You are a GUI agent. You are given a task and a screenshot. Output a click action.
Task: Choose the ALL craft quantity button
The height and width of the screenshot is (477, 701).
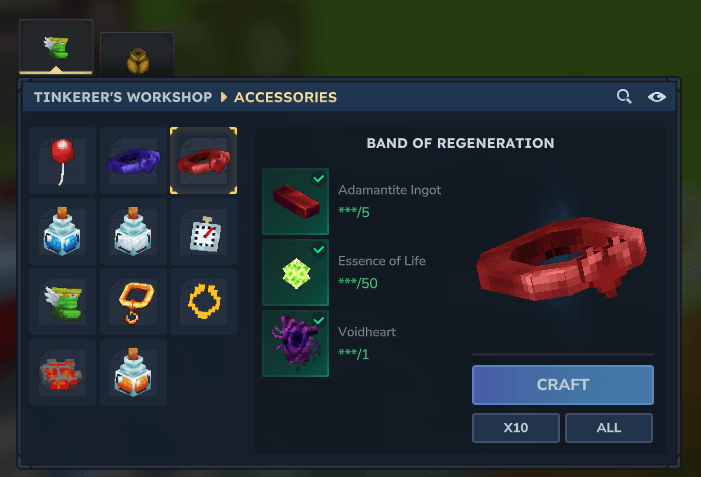(x=608, y=428)
